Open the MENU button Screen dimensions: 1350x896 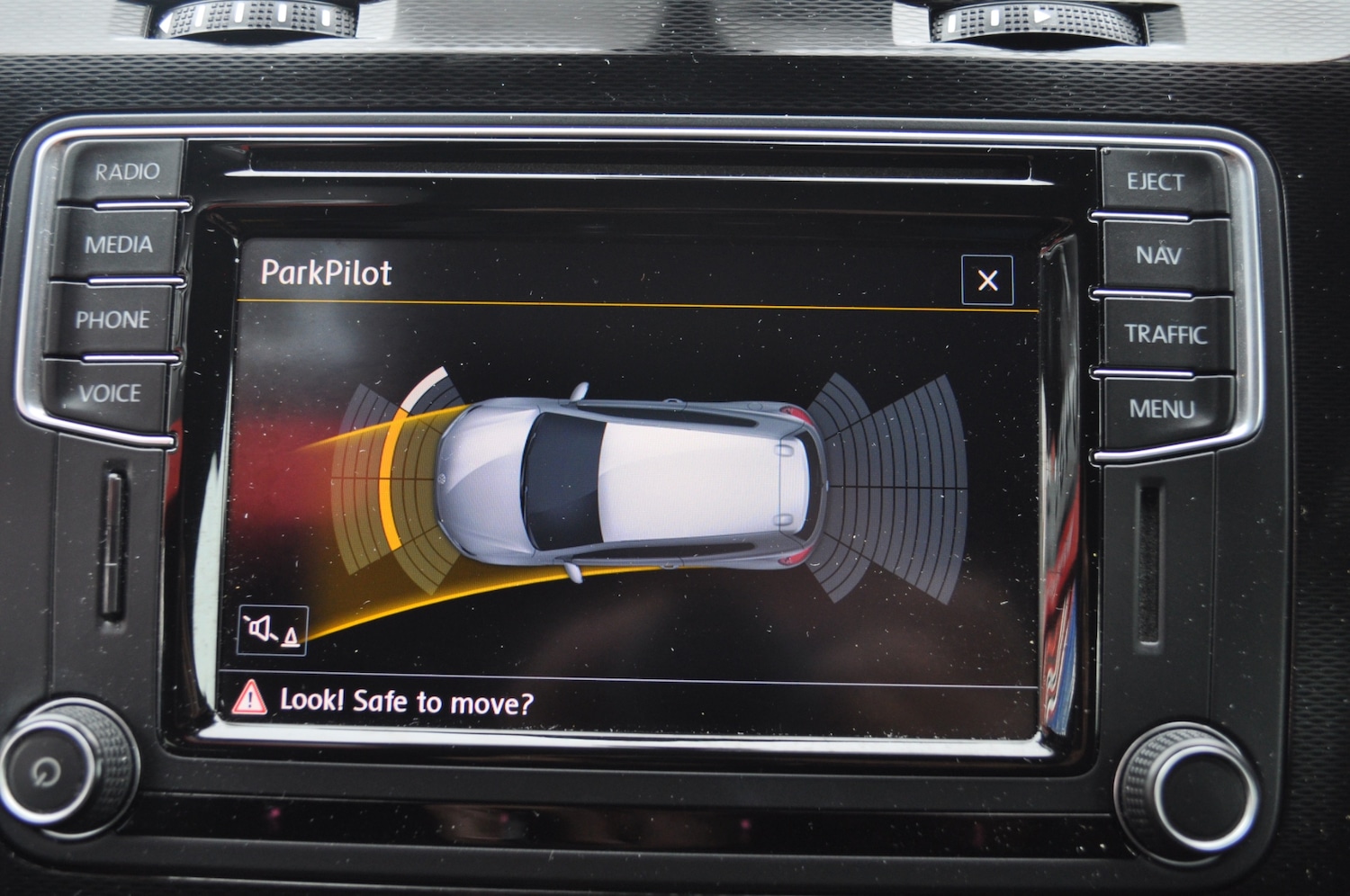point(1162,409)
